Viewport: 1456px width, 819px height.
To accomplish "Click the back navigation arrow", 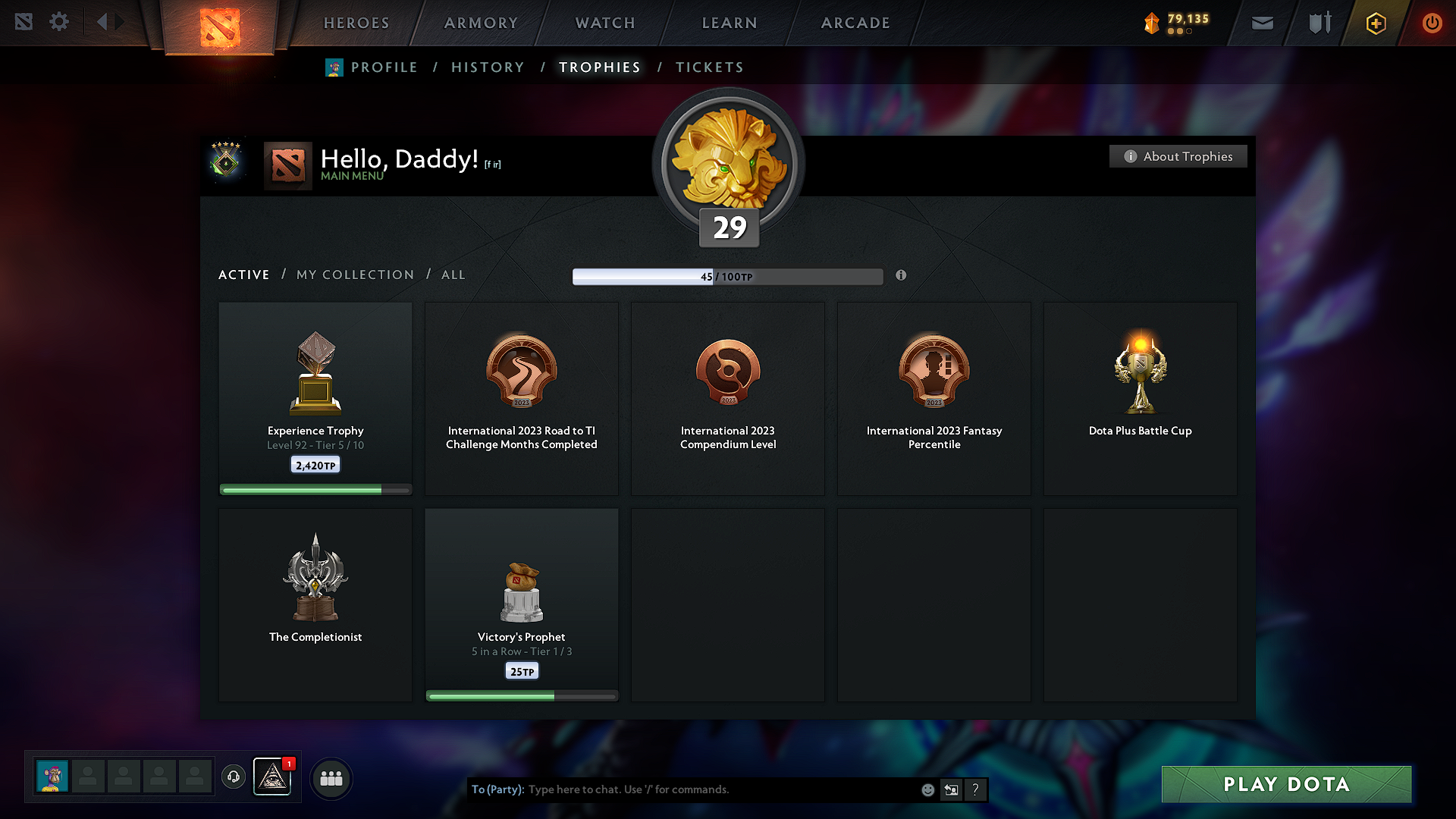I will pyautogui.click(x=103, y=22).
